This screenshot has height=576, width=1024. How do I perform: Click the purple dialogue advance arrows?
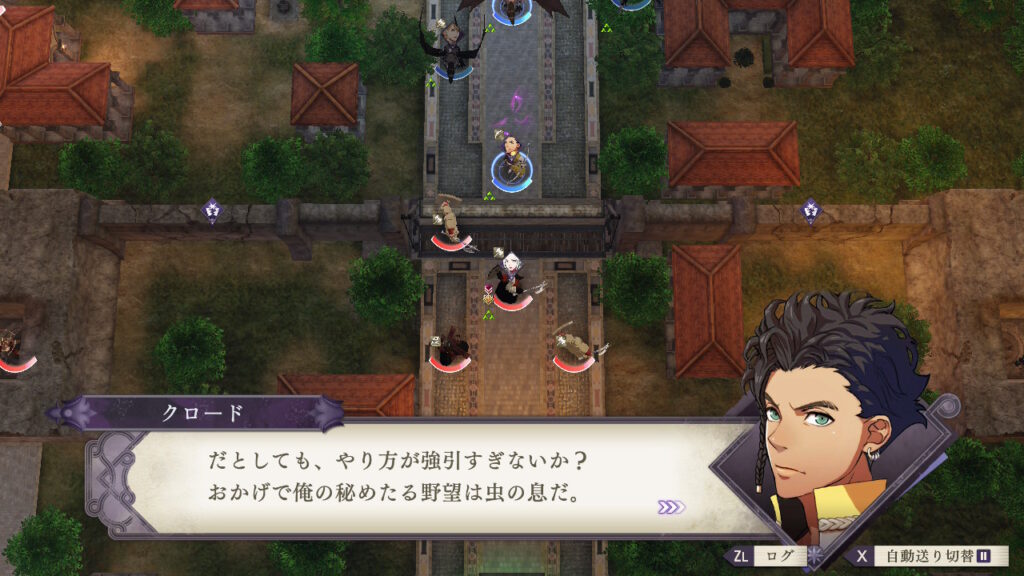point(671,507)
